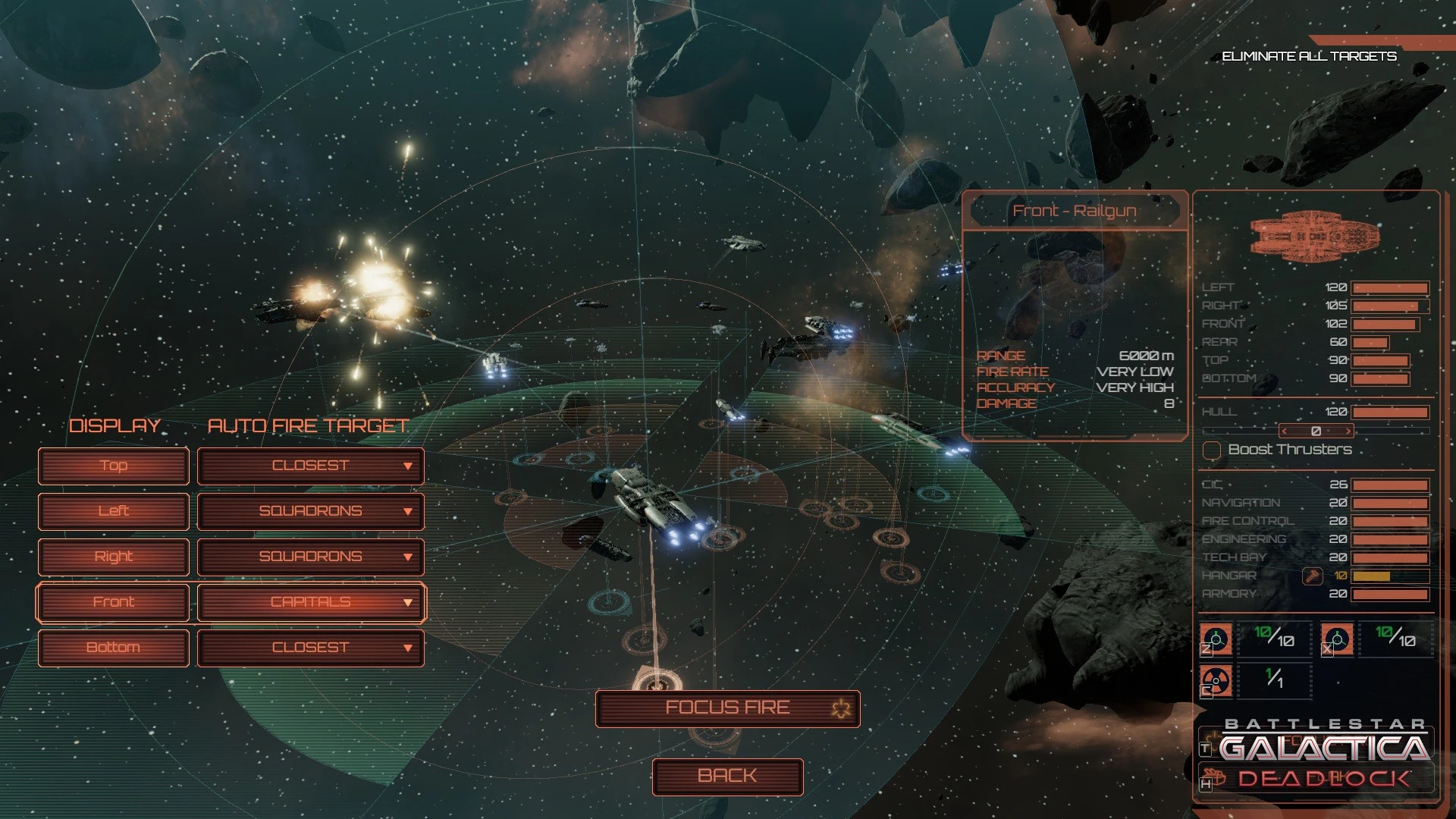1456x819 pixels.
Task: Show the Bottom weapon display
Action: click(114, 648)
